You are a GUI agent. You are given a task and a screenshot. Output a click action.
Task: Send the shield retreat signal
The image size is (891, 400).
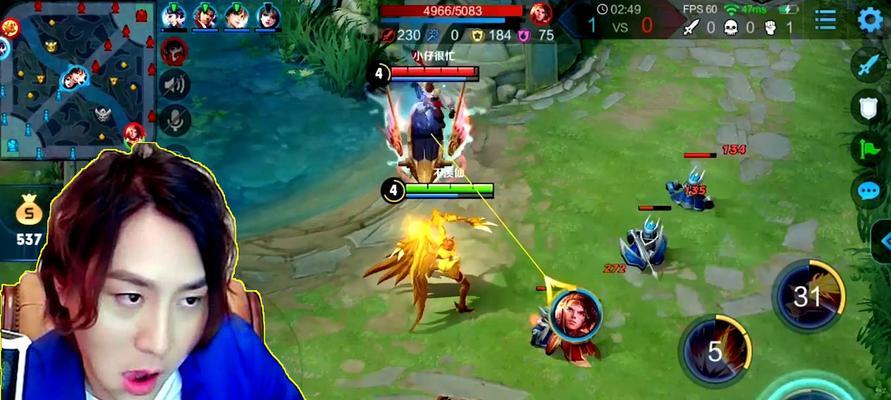(867, 107)
